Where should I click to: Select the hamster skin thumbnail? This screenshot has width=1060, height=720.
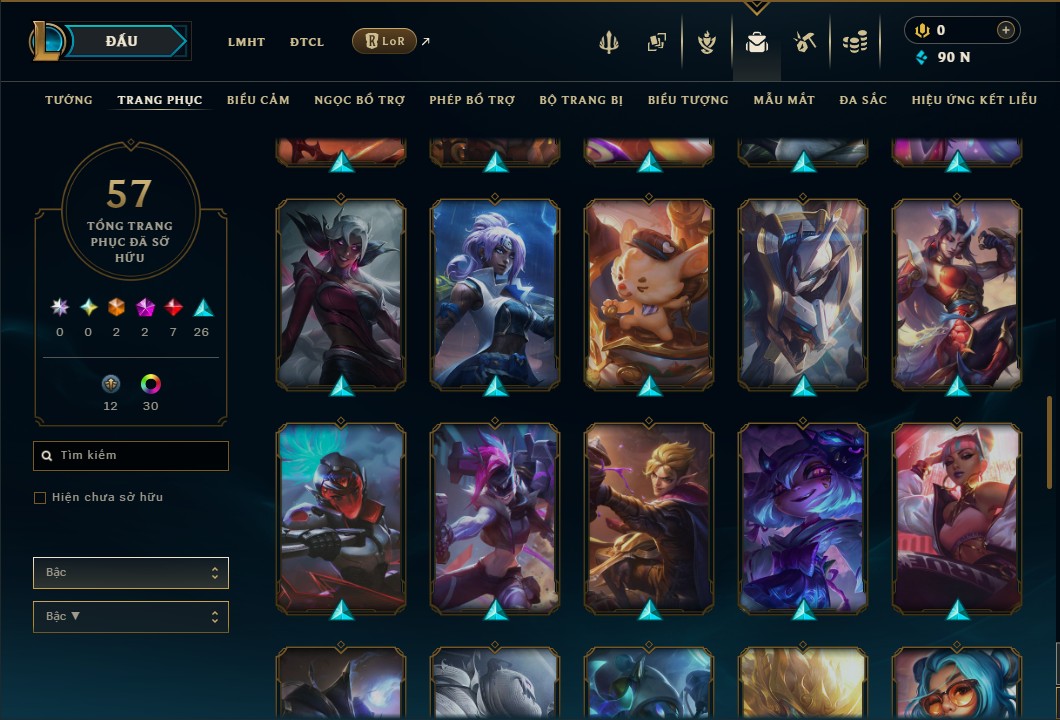649,292
